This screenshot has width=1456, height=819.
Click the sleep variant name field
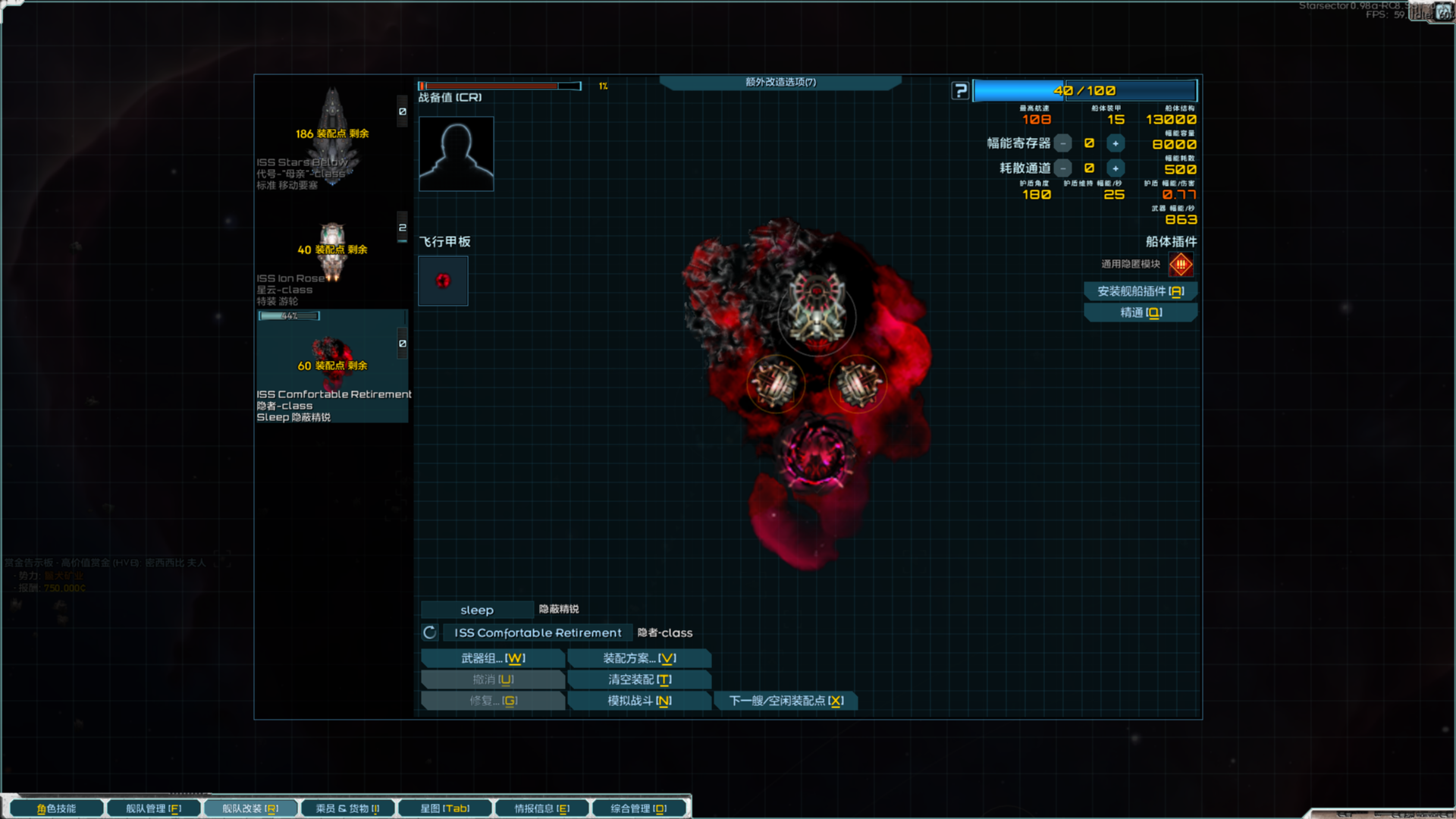tap(477, 609)
